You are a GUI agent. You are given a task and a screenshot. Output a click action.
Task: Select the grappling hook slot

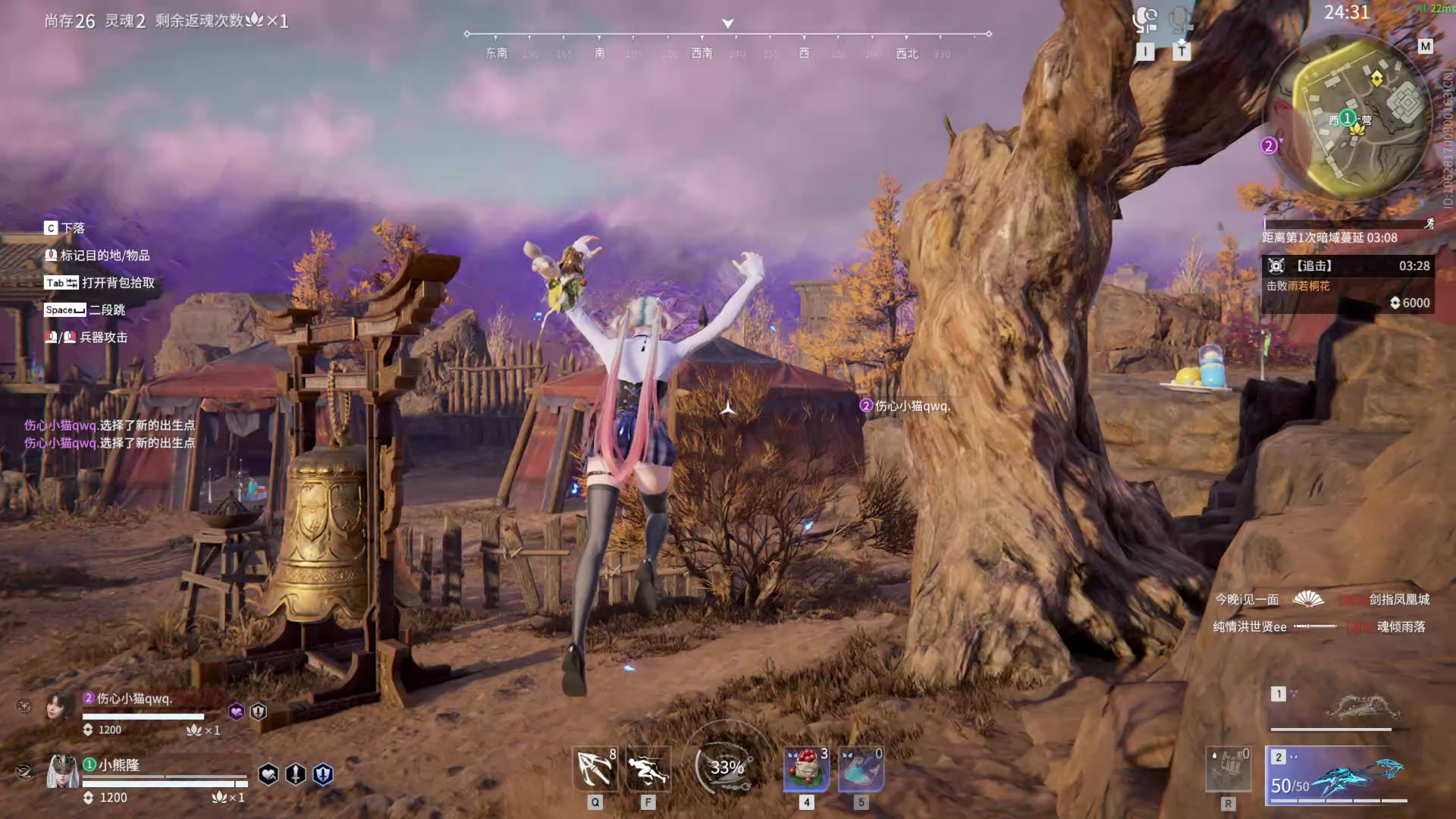(x=595, y=769)
